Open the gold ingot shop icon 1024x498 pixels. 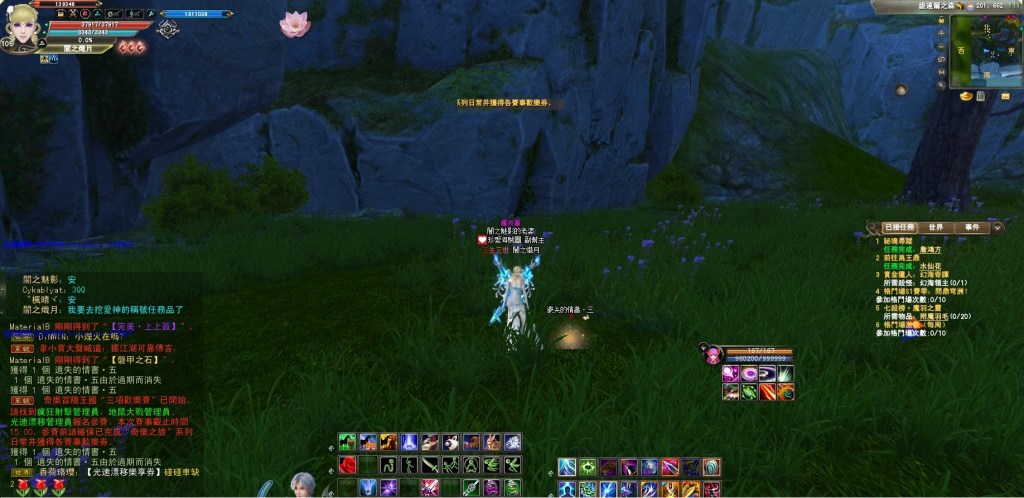[x=965, y=97]
